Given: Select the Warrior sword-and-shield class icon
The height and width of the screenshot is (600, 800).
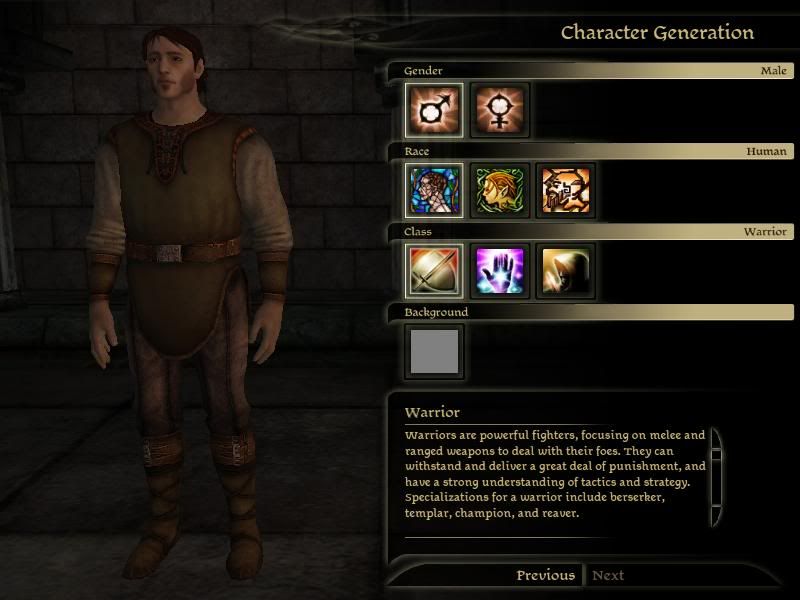Looking at the screenshot, I should click(434, 271).
